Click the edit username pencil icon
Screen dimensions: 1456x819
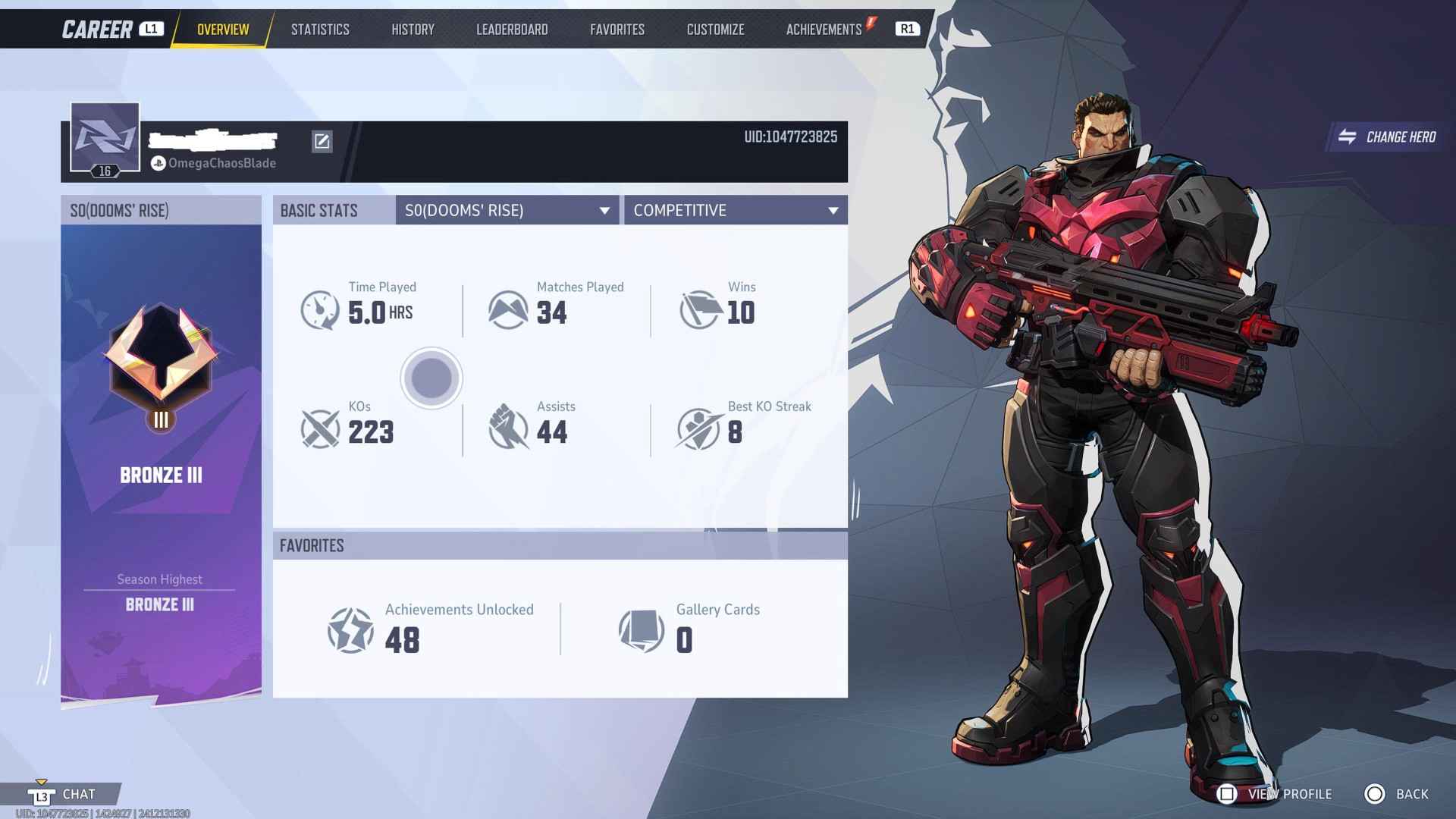(x=322, y=142)
